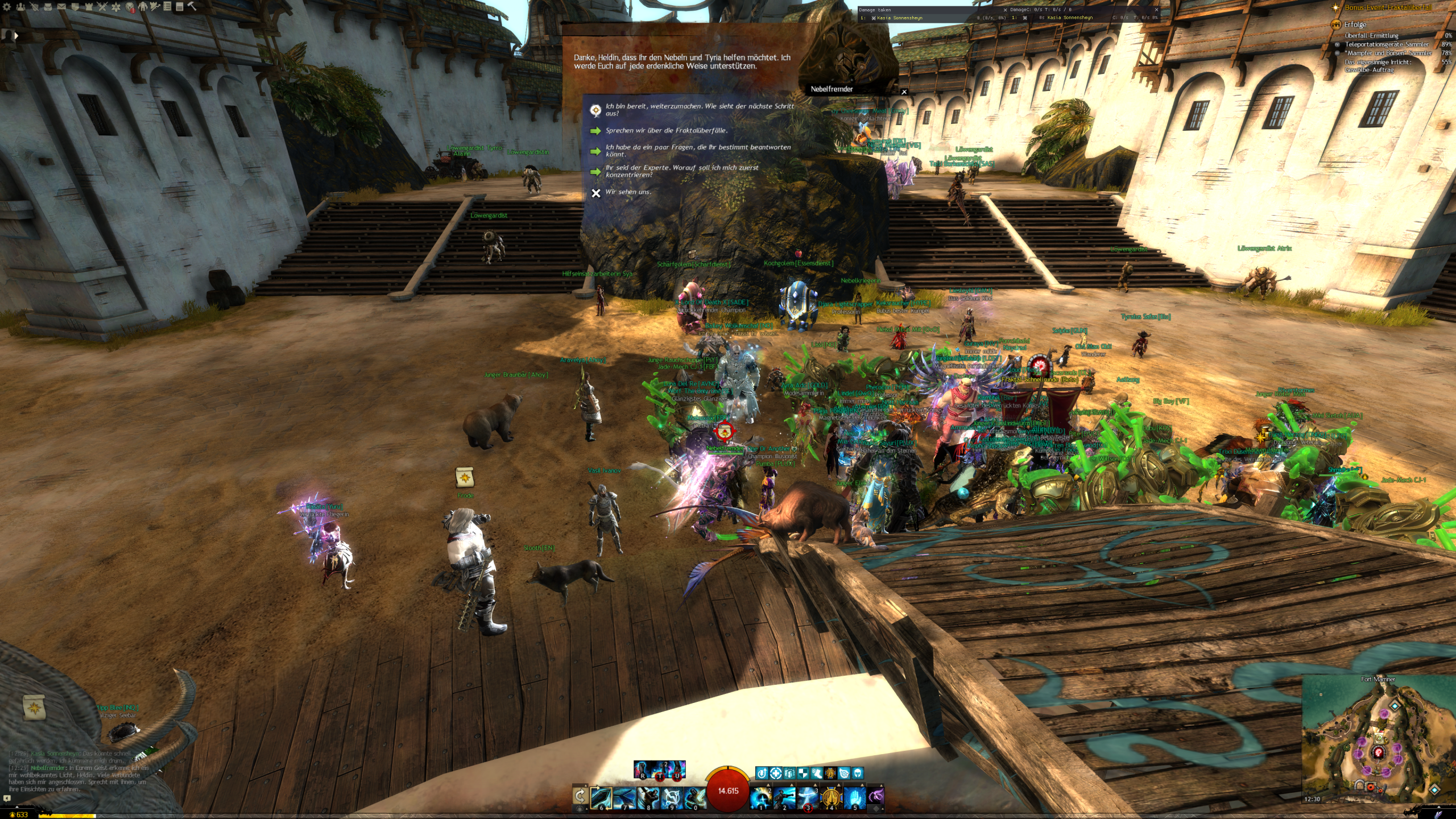This screenshot has width=1456, height=819.
Task: Choose the 'Ihr seid der Experte' reply
Action: click(681, 171)
